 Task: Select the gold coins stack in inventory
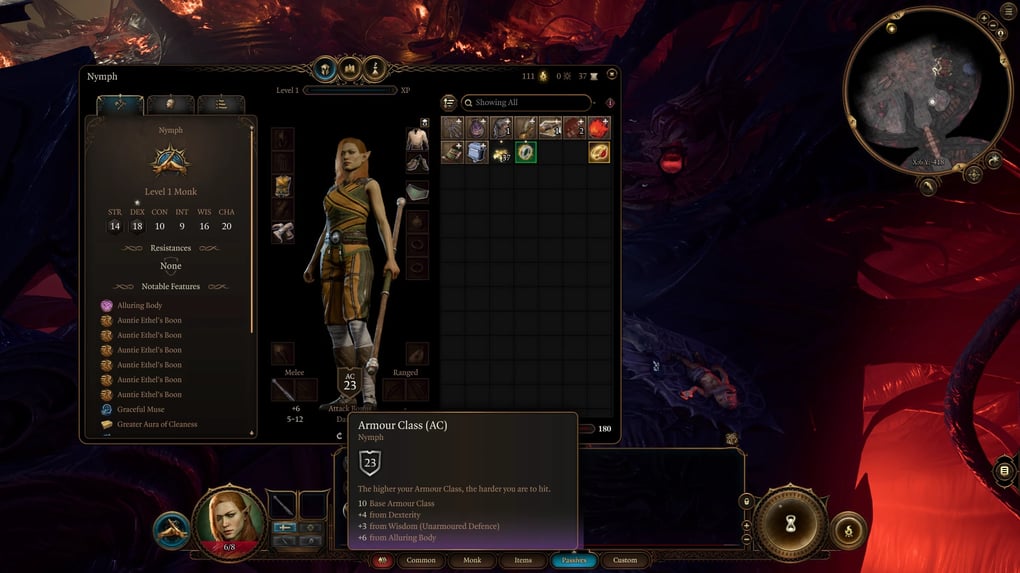pyautogui.click(x=501, y=152)
